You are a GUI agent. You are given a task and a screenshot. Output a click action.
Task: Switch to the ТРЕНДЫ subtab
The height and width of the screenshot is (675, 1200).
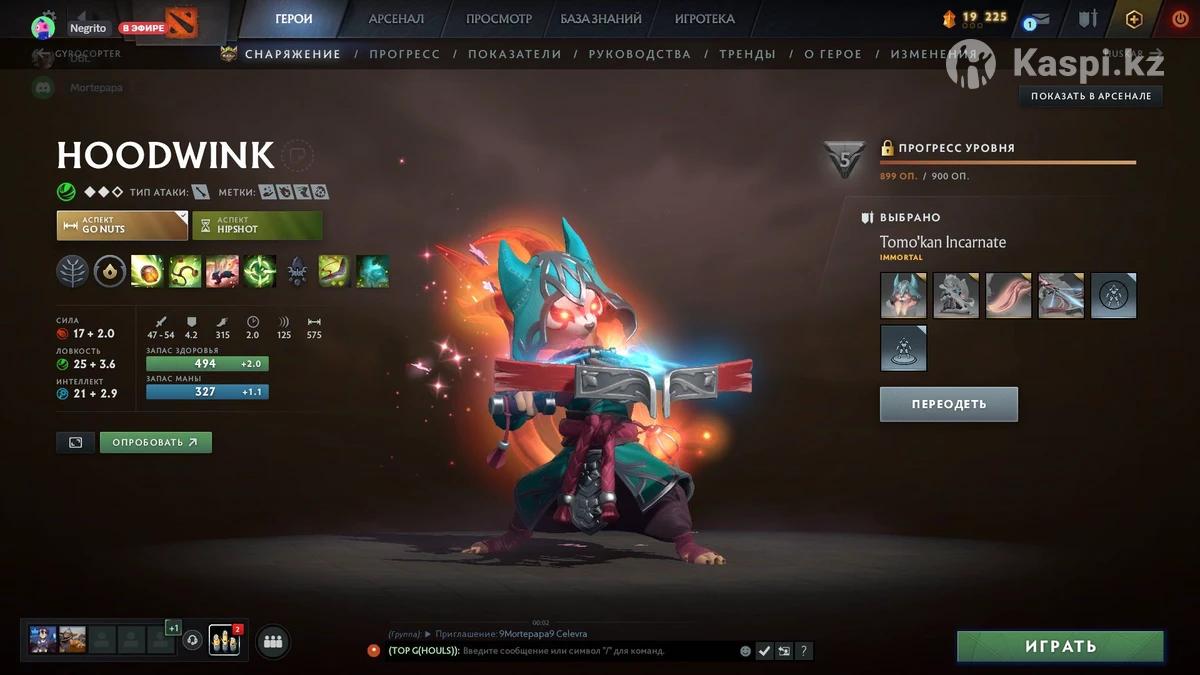click(747, 54)
